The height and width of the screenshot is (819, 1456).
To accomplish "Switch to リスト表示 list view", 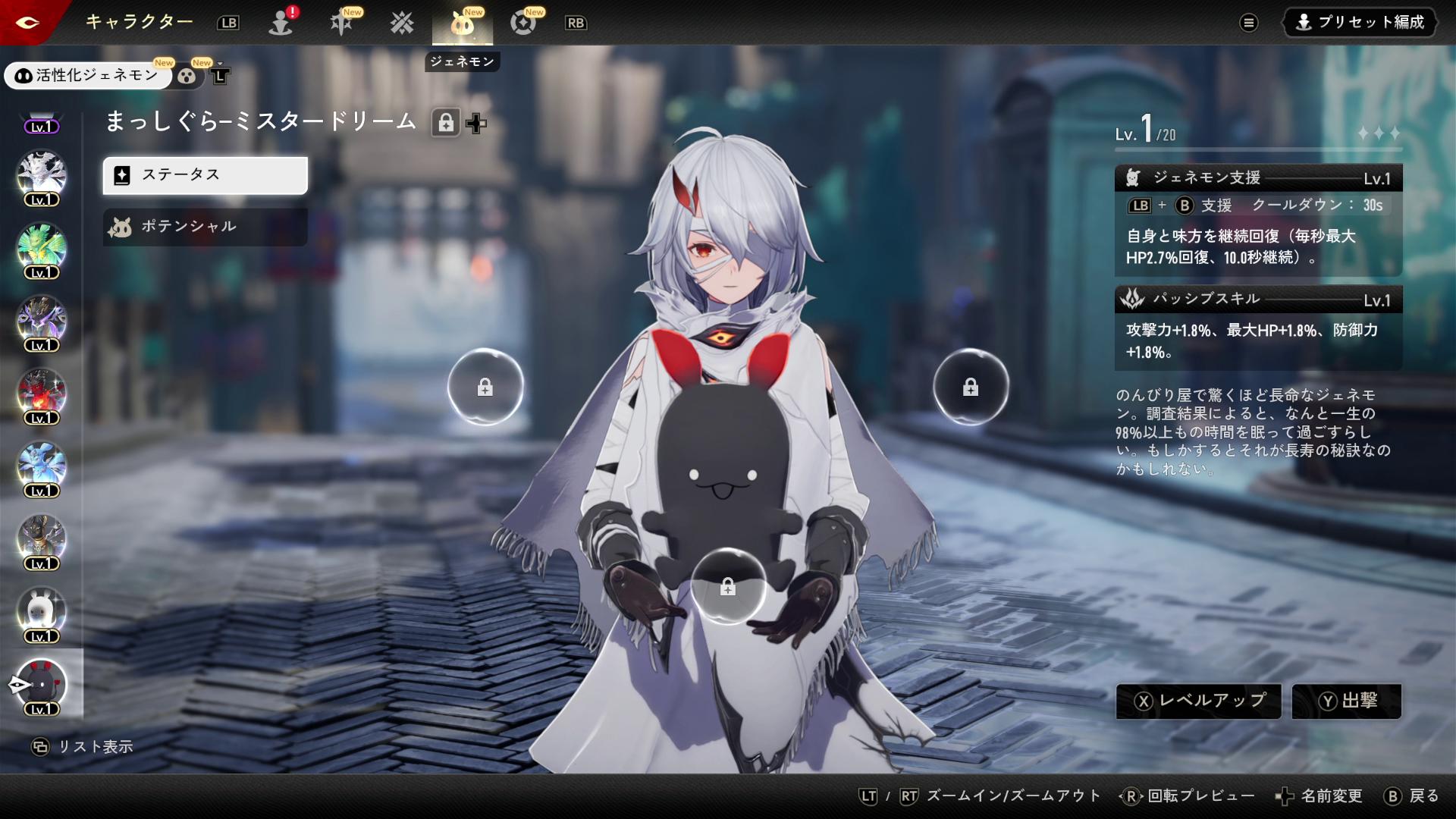I will [82, 747].
